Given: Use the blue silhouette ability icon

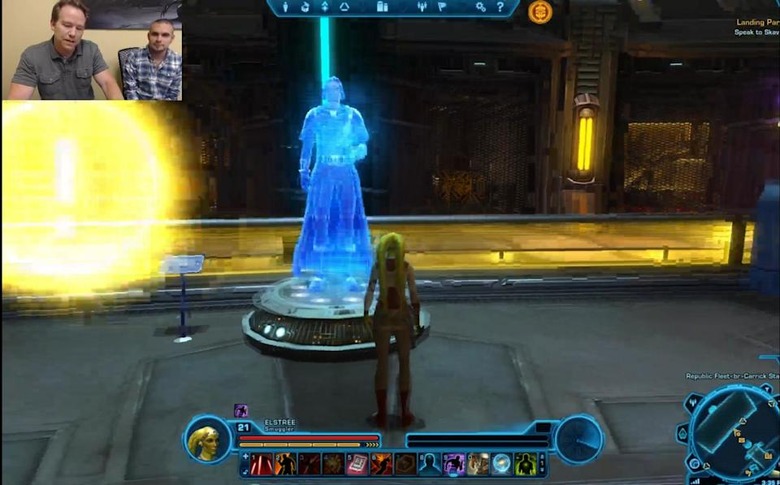Looking at the screenshot, I should point(430,464).
